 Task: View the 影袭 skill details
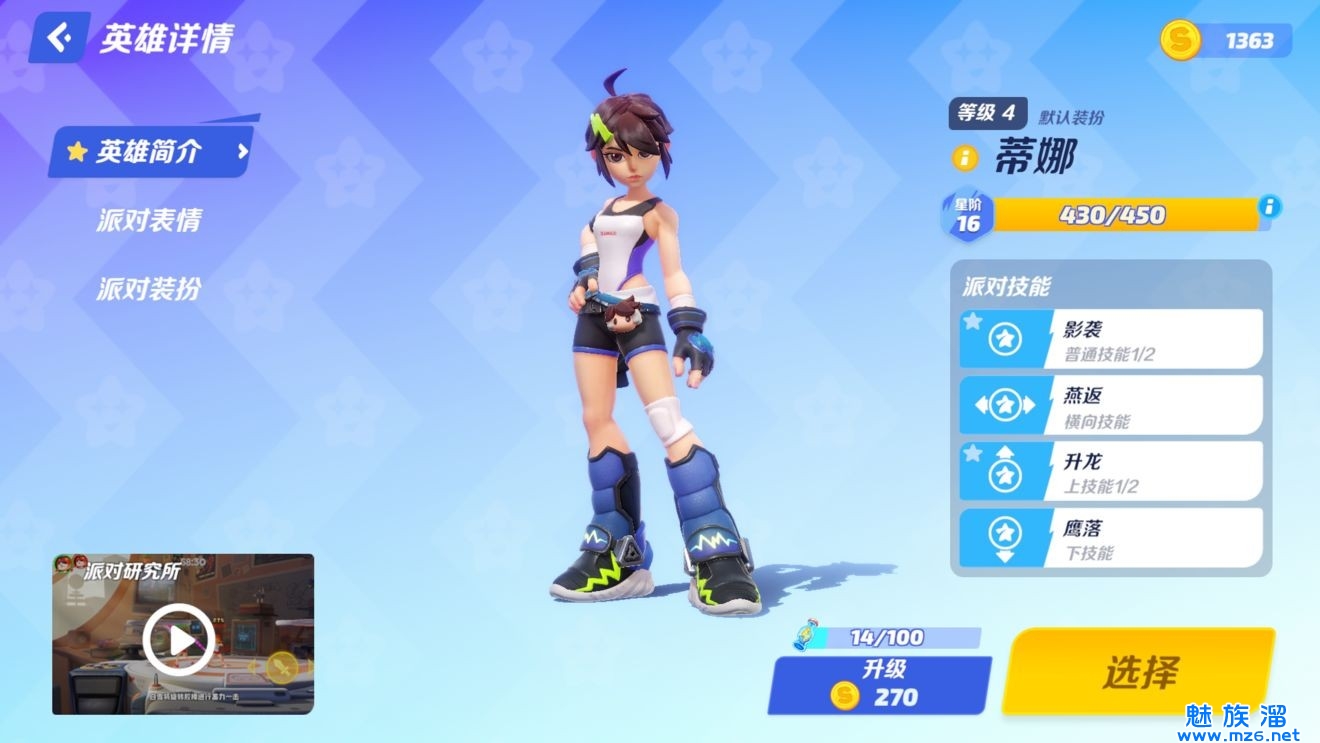(x=1111, y=339)
